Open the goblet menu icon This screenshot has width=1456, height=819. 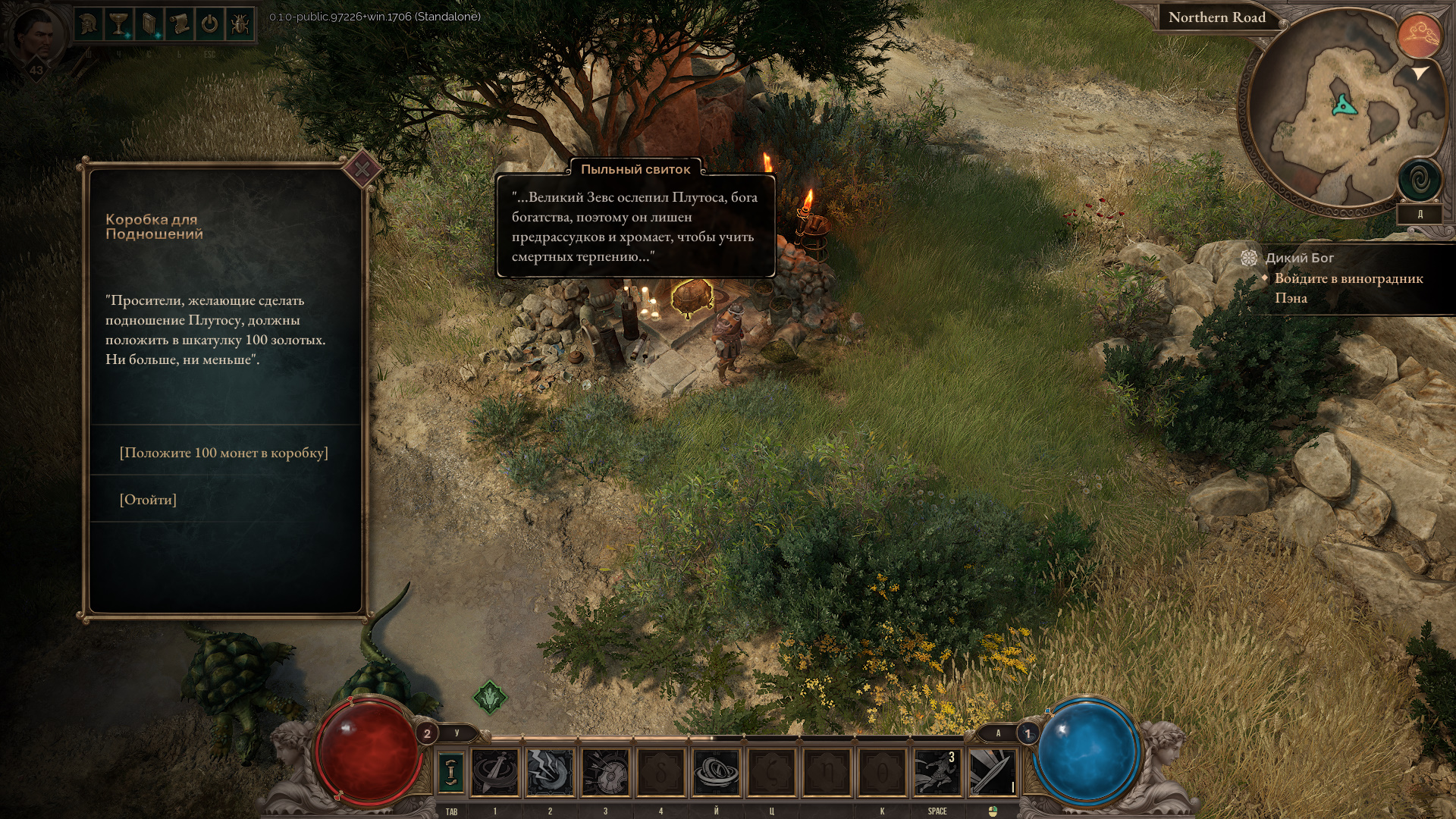[x=118, y=24]
